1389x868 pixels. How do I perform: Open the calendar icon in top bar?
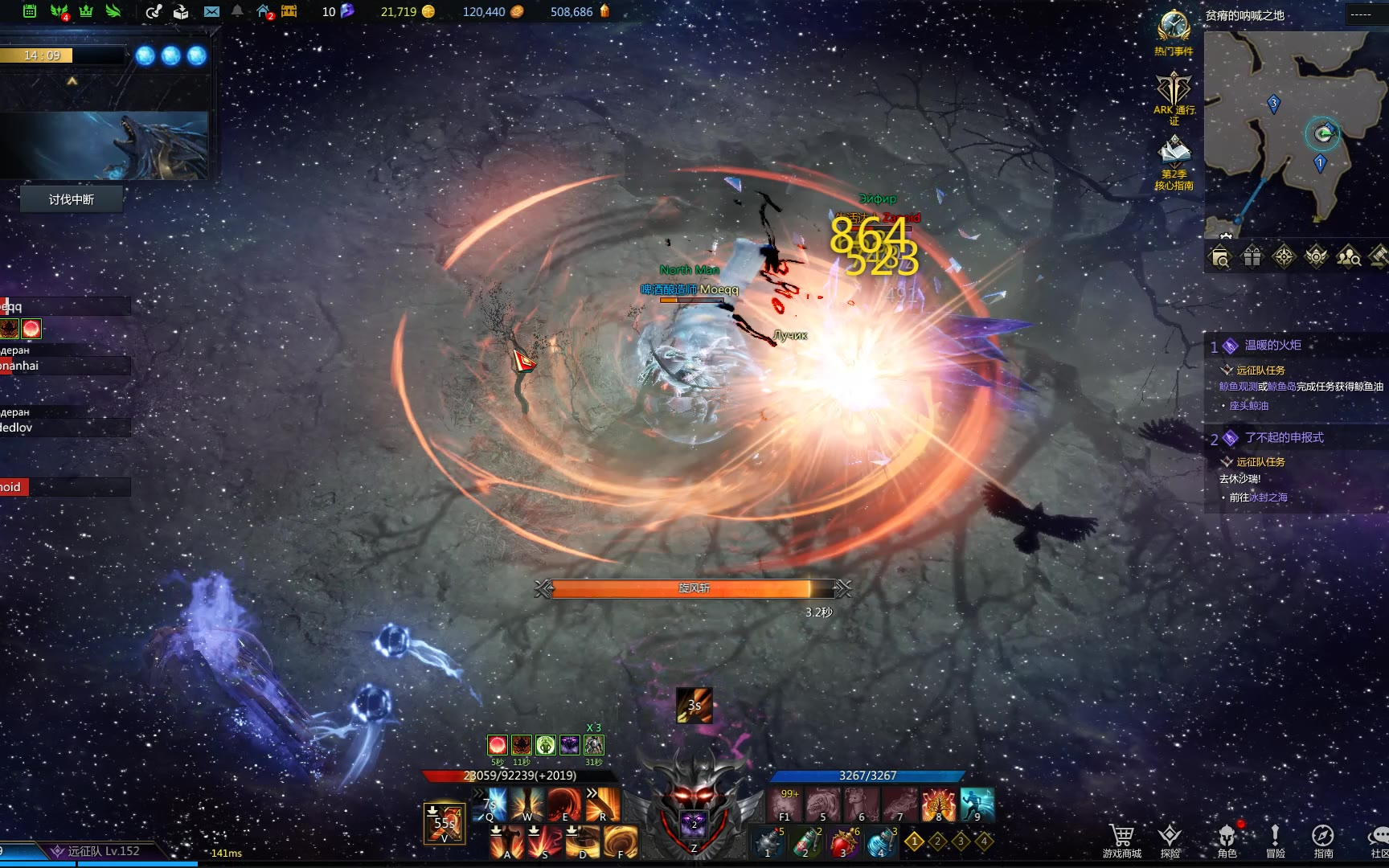tap(30, 11)
